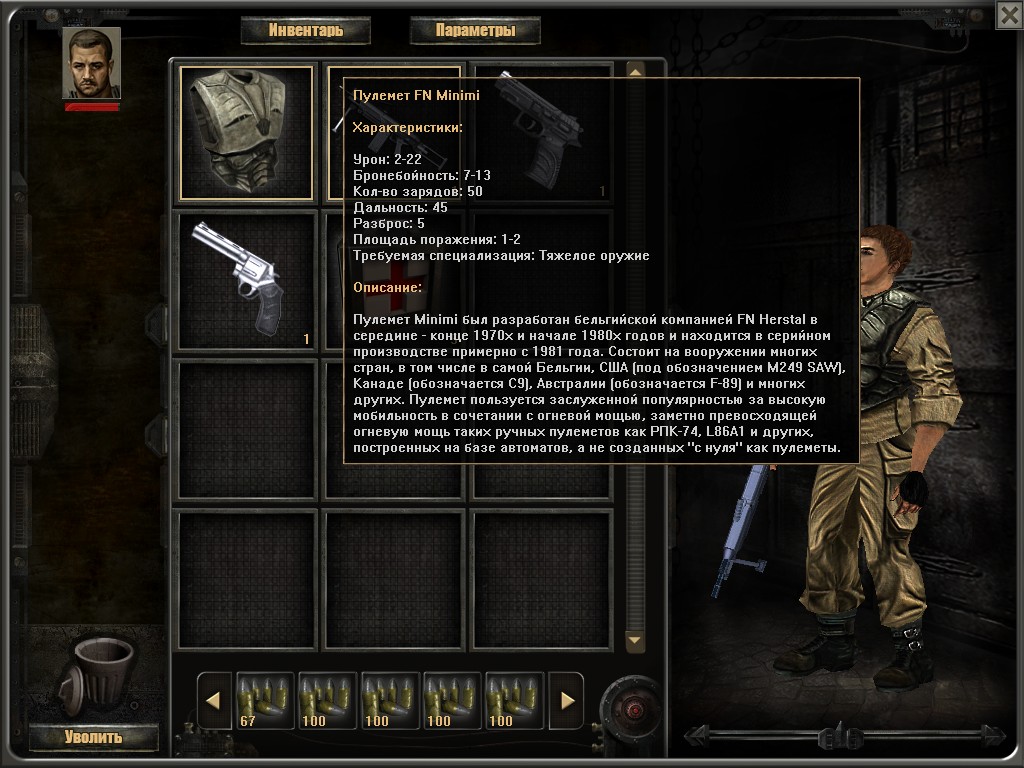Image resolution: width=1024 pixels, height=768 pixels.
Task: Close the inventory window with the X
Action: pos(1009,14)
